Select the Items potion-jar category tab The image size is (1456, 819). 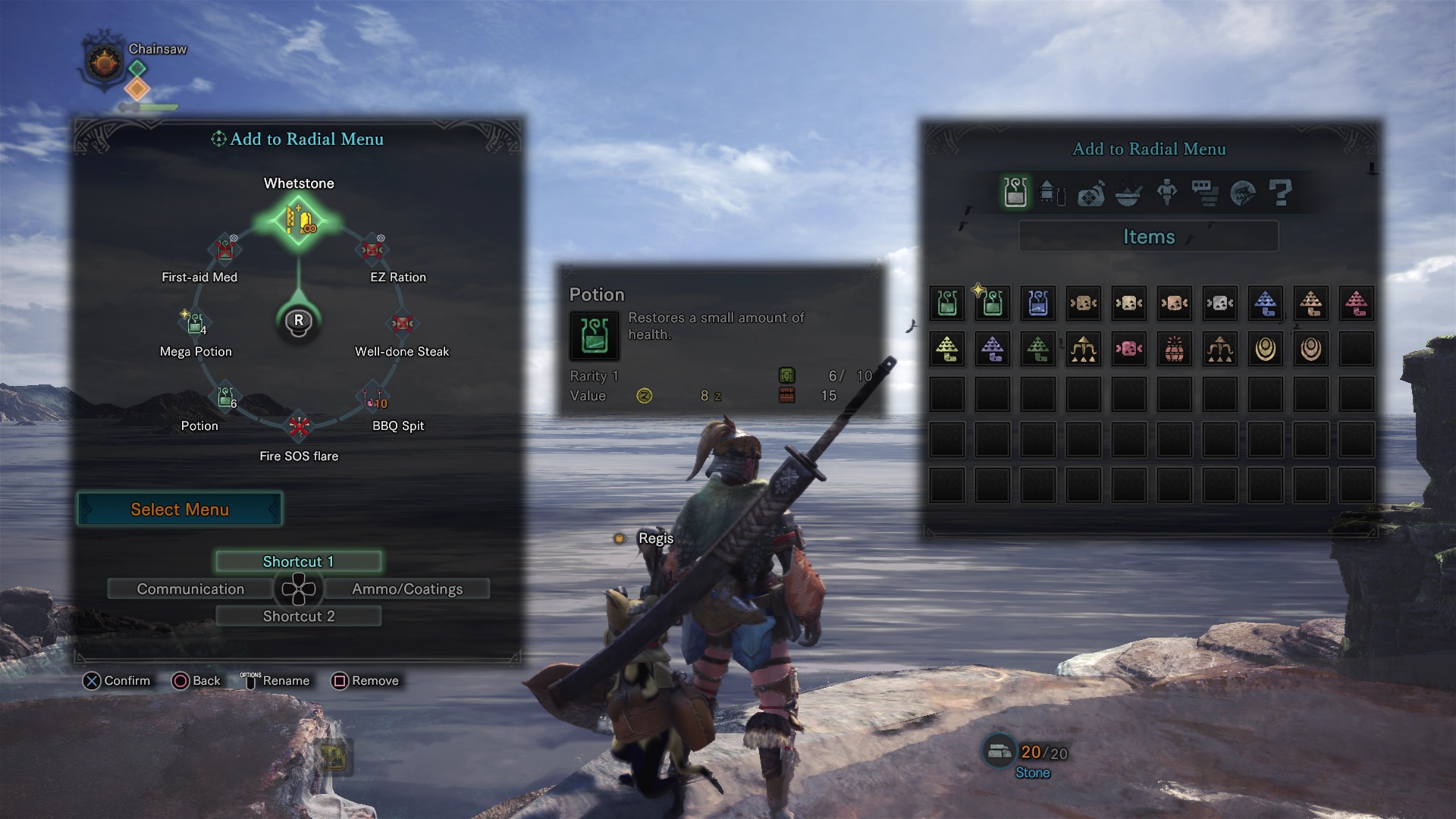[1015, 193]
